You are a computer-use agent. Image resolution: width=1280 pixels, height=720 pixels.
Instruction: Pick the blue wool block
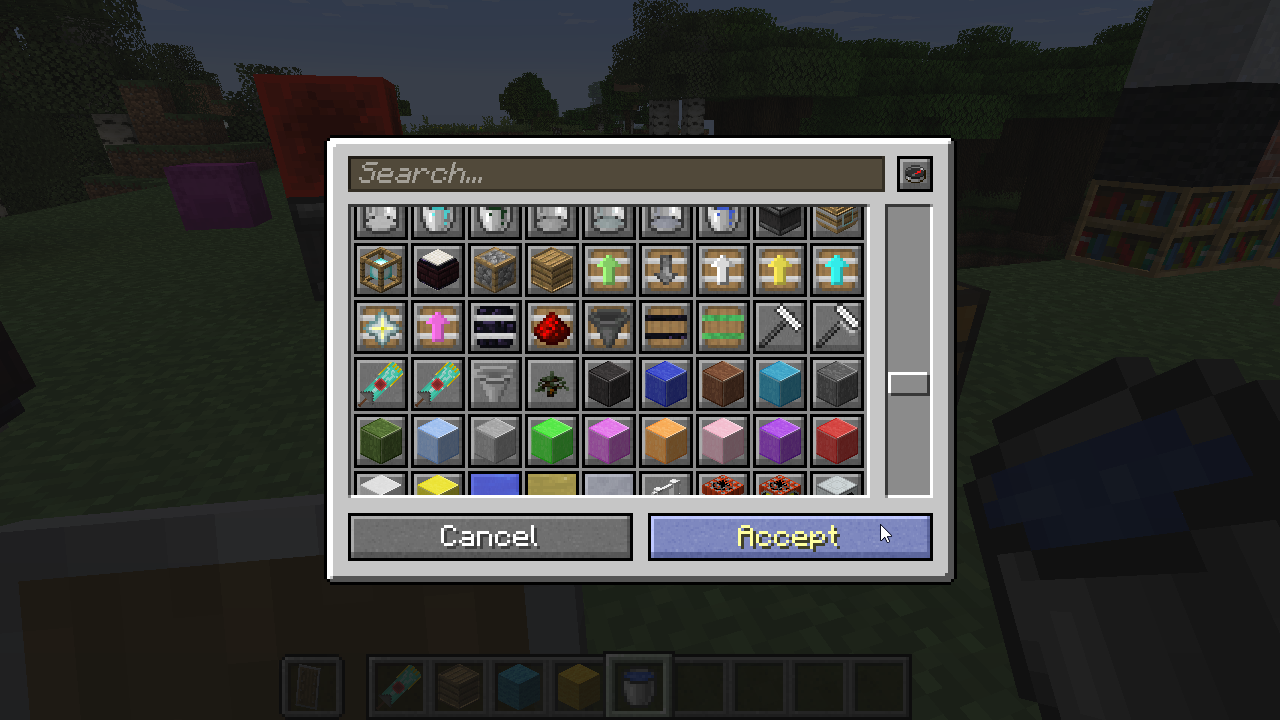666,384
